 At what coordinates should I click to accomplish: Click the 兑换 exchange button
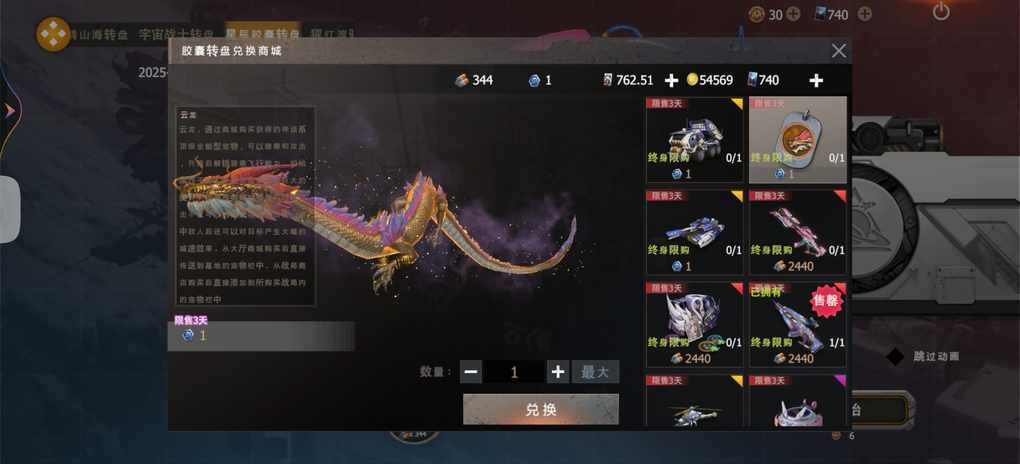tap(540, 409)
